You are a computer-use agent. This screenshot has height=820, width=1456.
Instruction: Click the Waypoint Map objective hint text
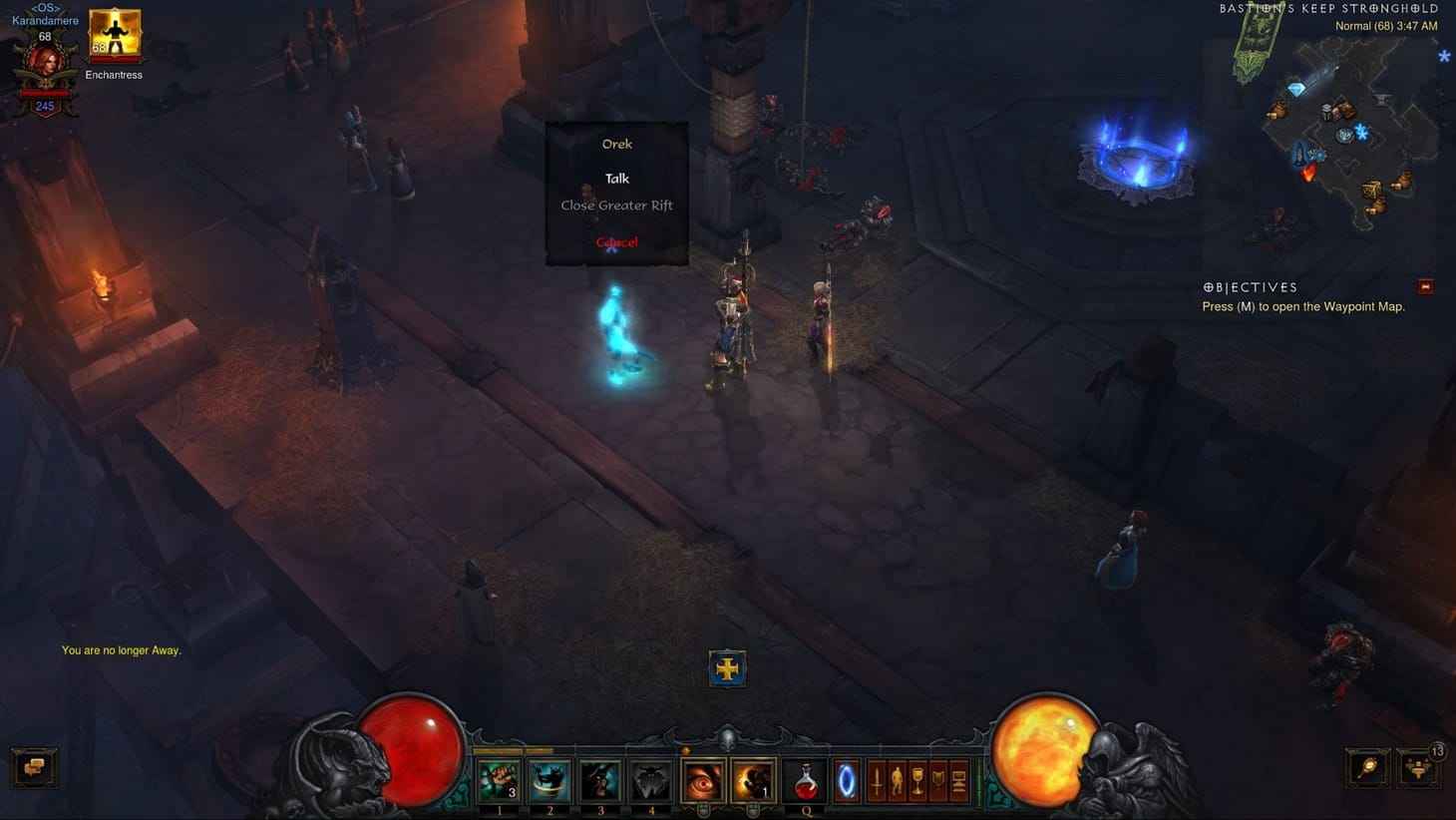pyautogui.click(x=1301, y=306)
